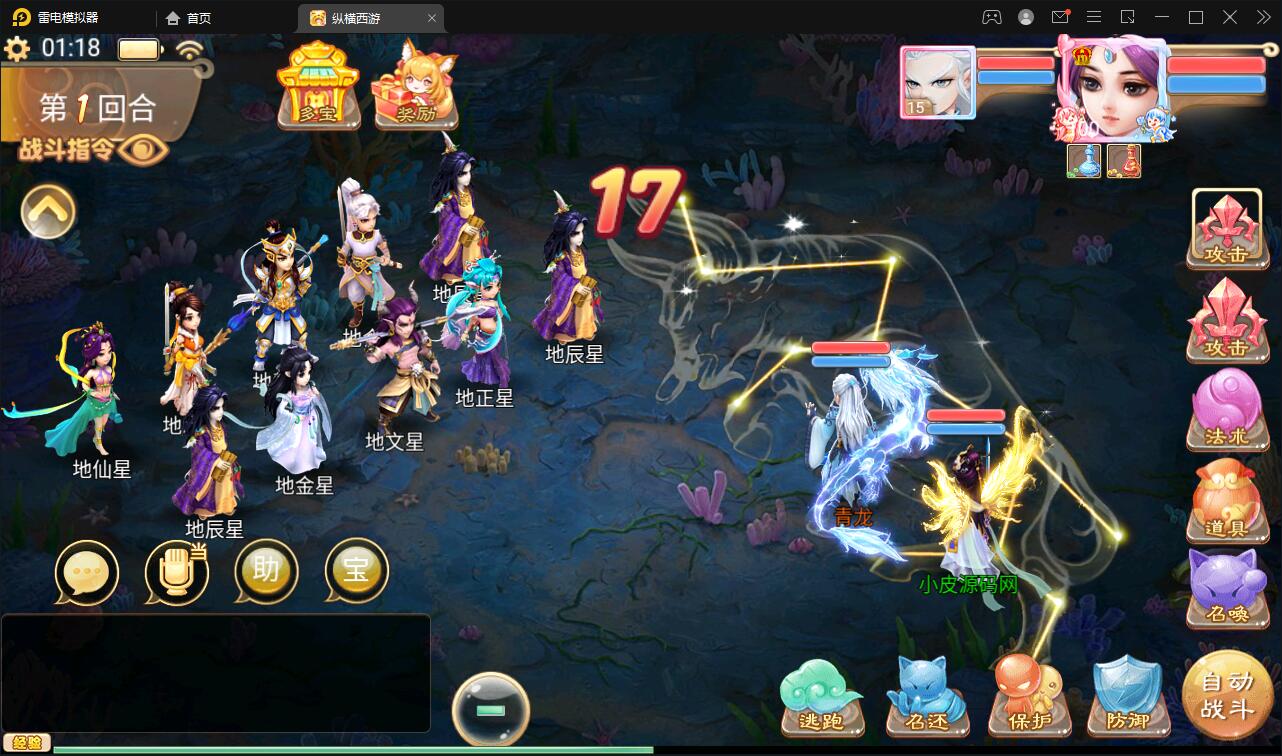The image size is (1282, 756).
Task: Open the LDPlayer hamburger menu
Action: 1093,16
